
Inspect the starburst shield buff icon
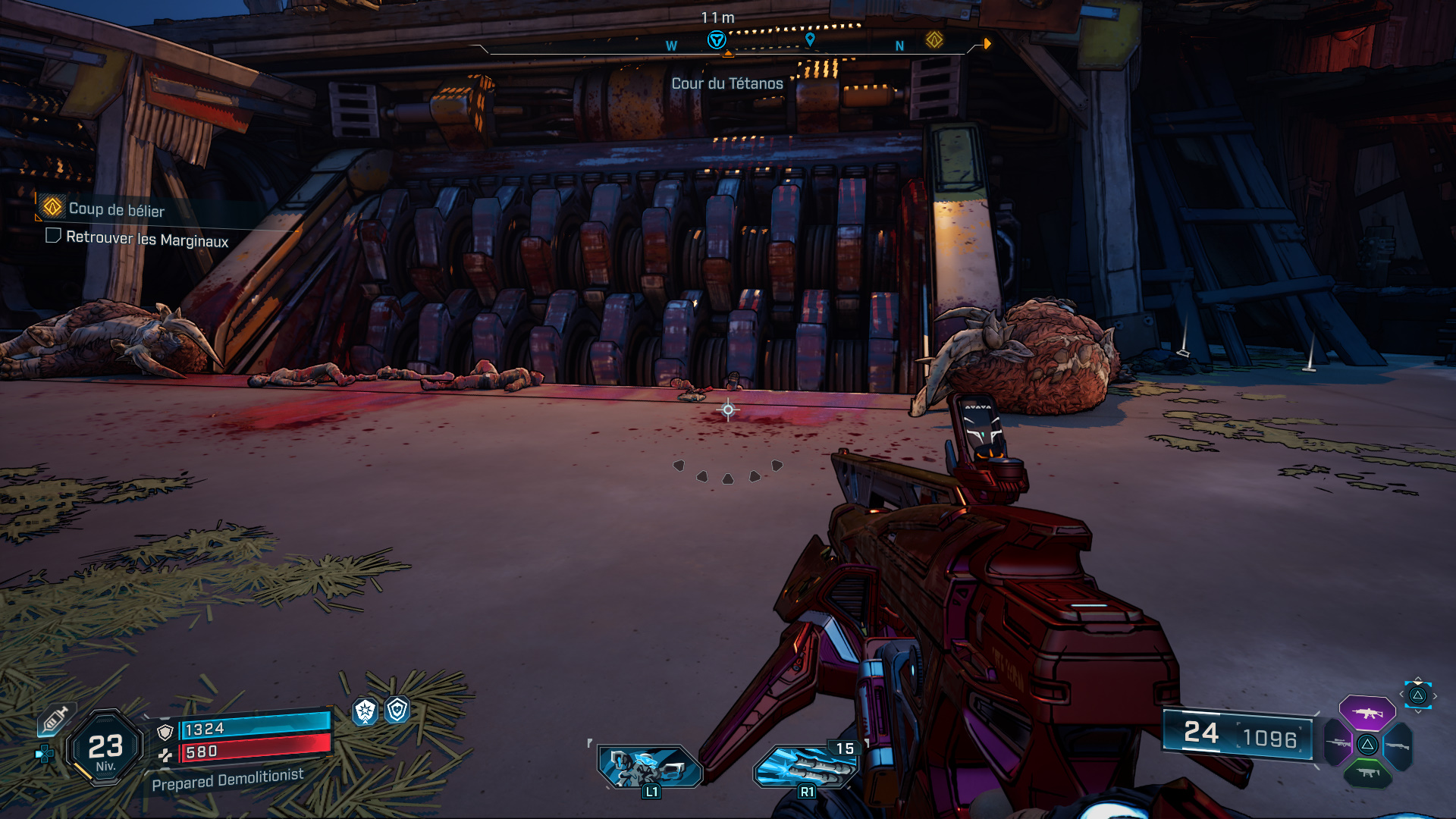pos(366,711)
